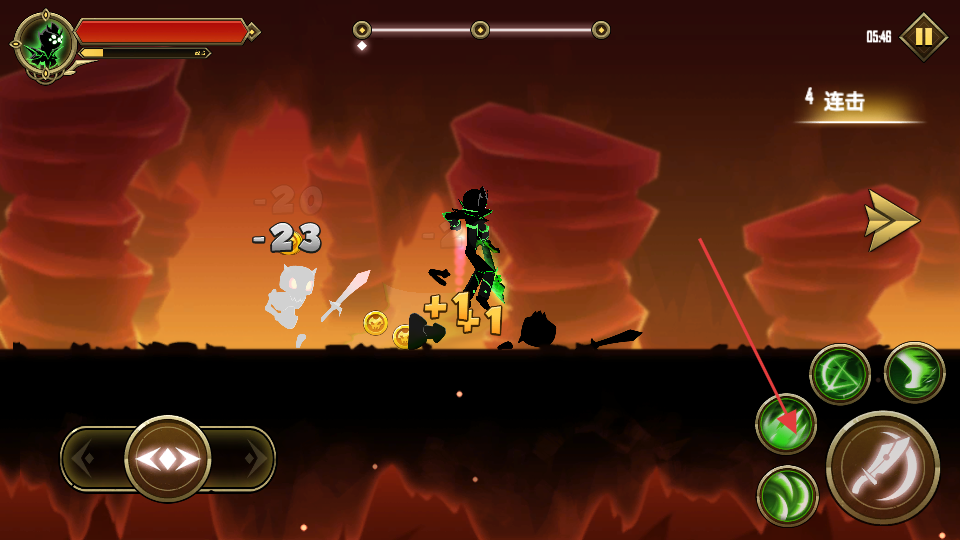The image size is (960, 540).
Task: Tap the left-right movement control knob
Action: click(168, 459)
